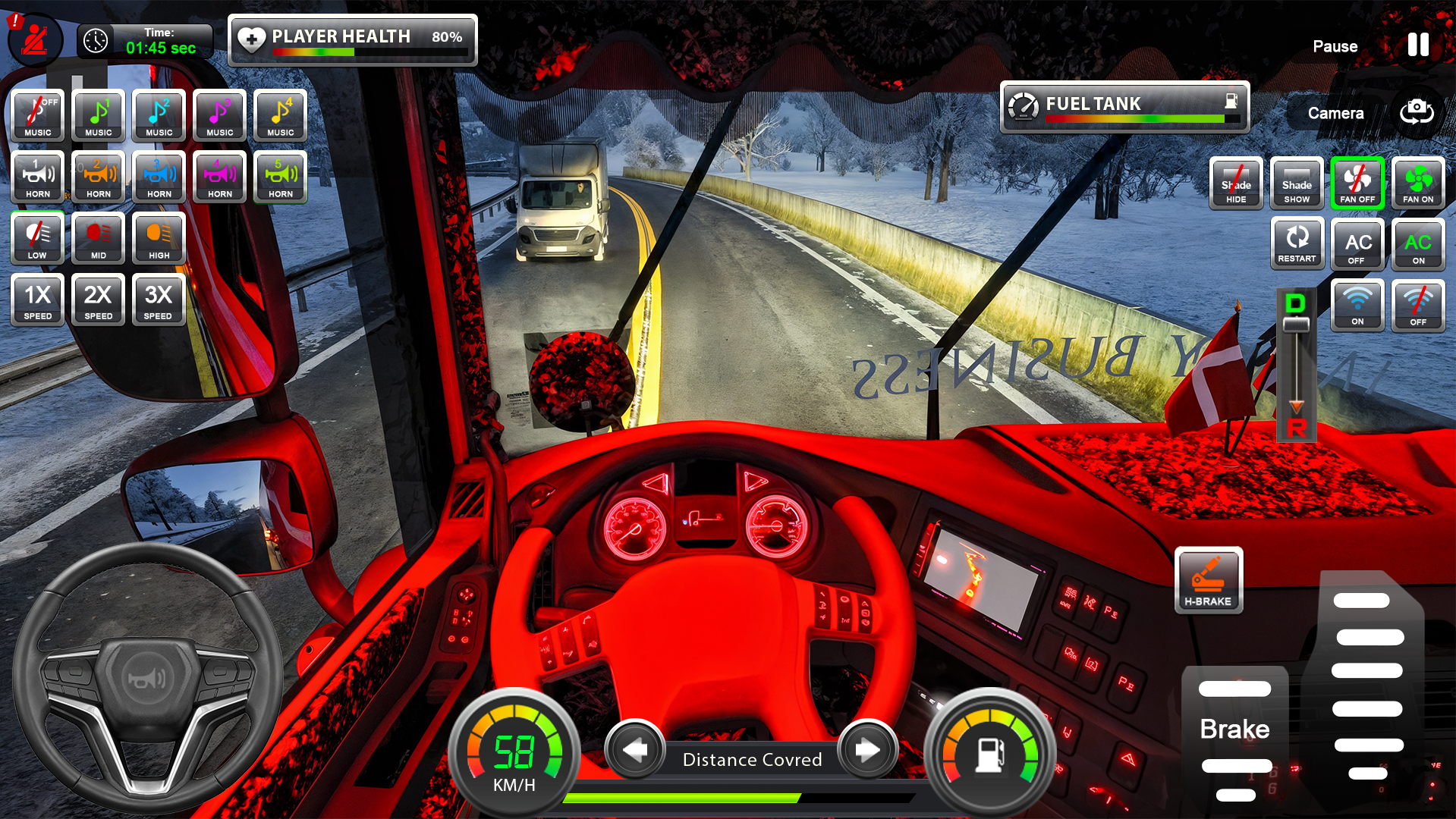Enable the wifi ON toggle

pyautogui.click(x=1357, y=306)
